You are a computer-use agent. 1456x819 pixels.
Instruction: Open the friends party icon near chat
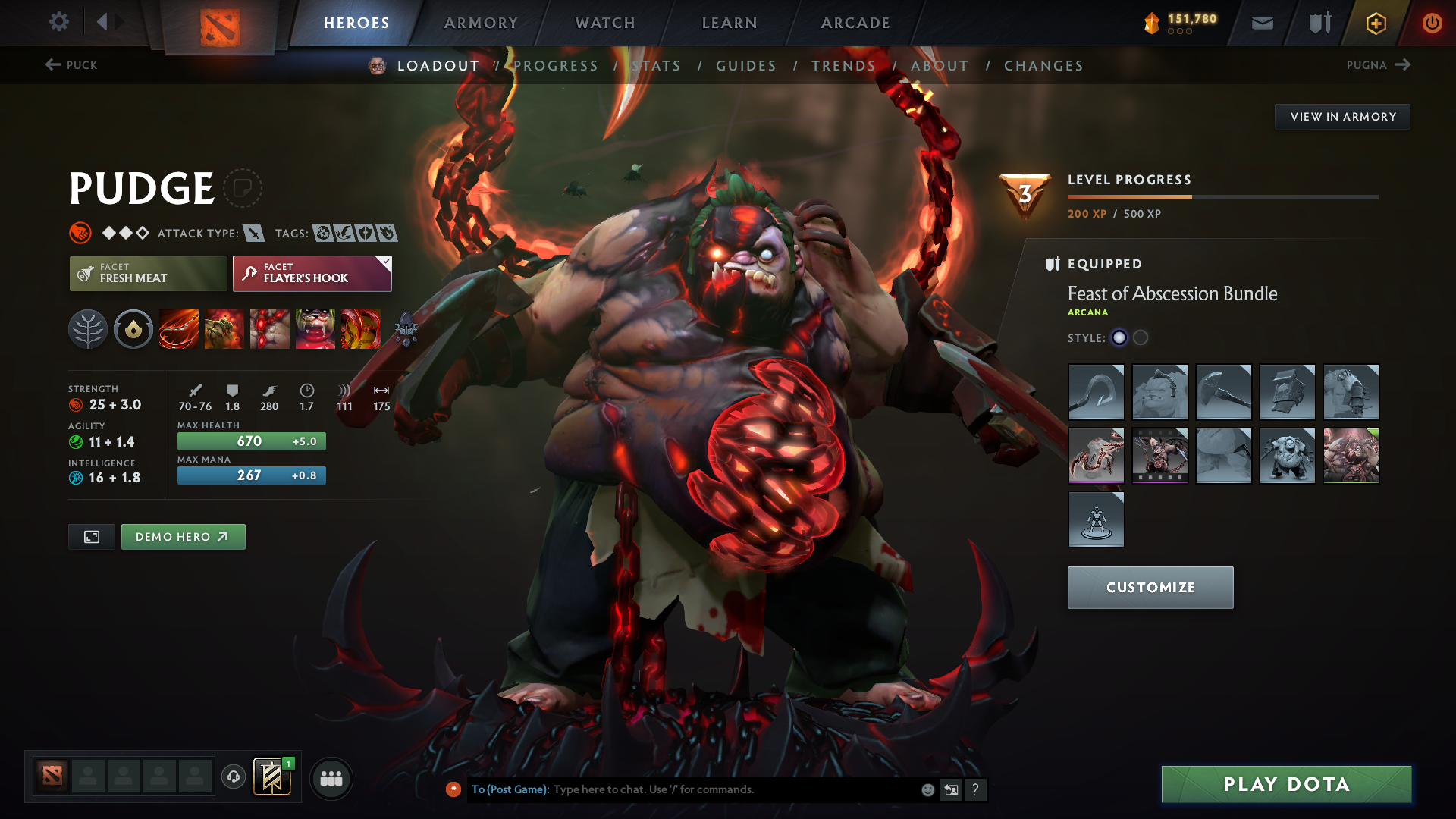[331, 778]
